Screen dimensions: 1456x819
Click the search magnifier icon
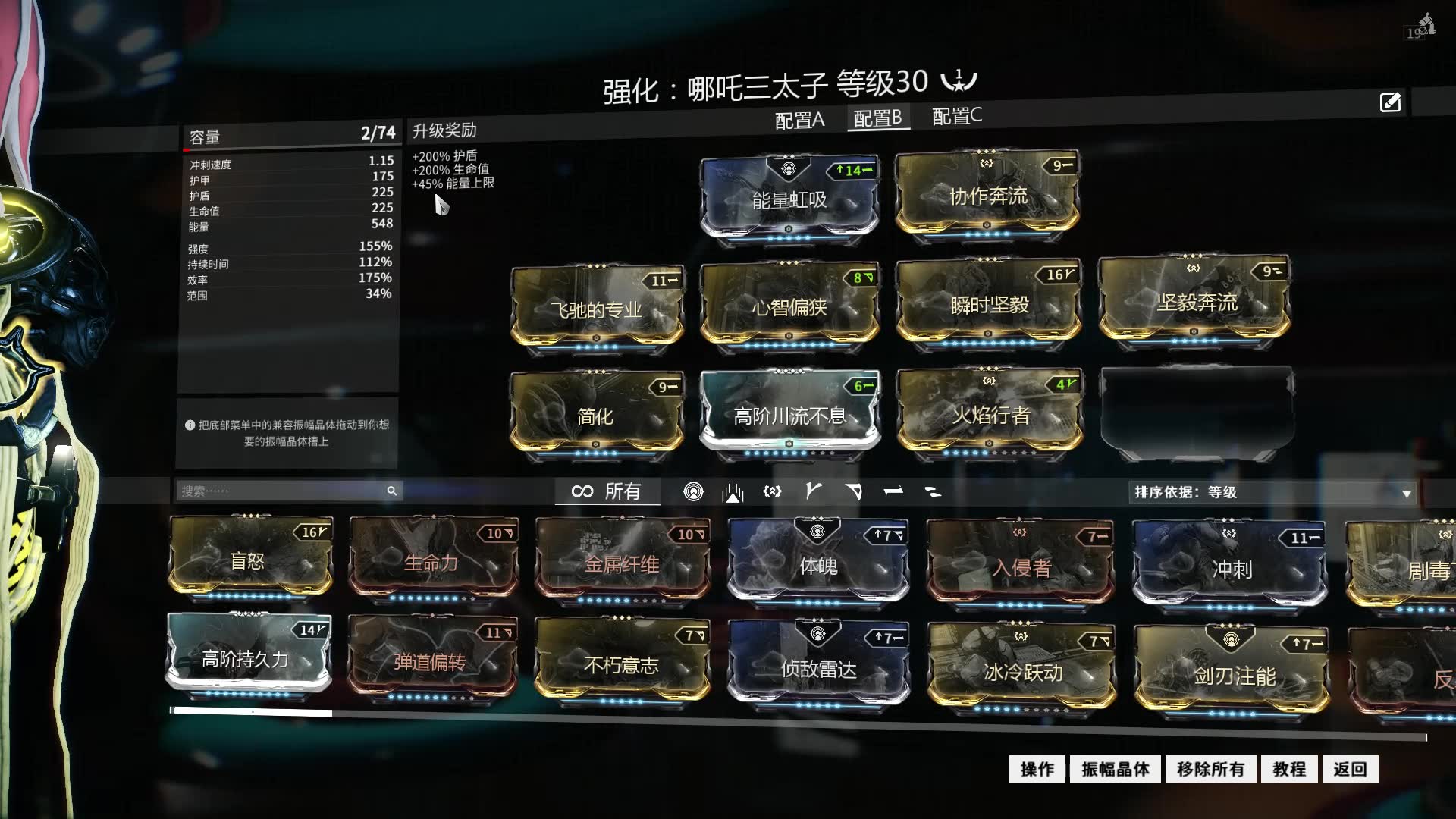(x=392, y=491)
